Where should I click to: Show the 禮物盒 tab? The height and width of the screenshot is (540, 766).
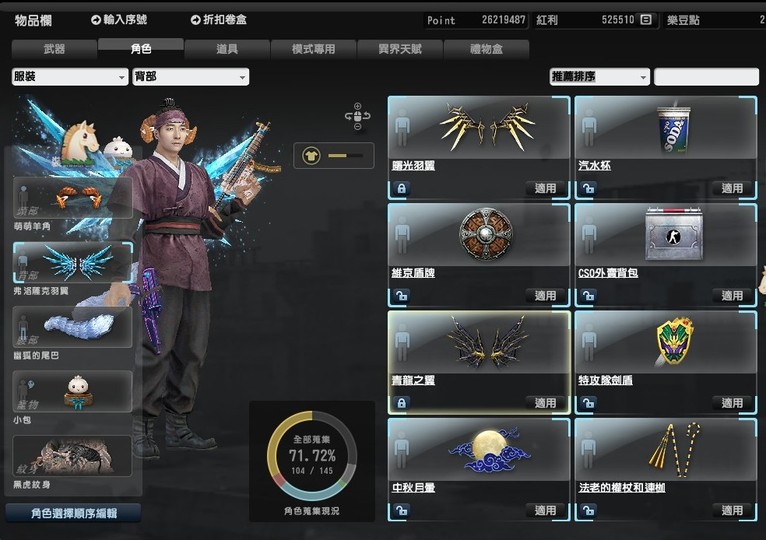pos(486,48)
